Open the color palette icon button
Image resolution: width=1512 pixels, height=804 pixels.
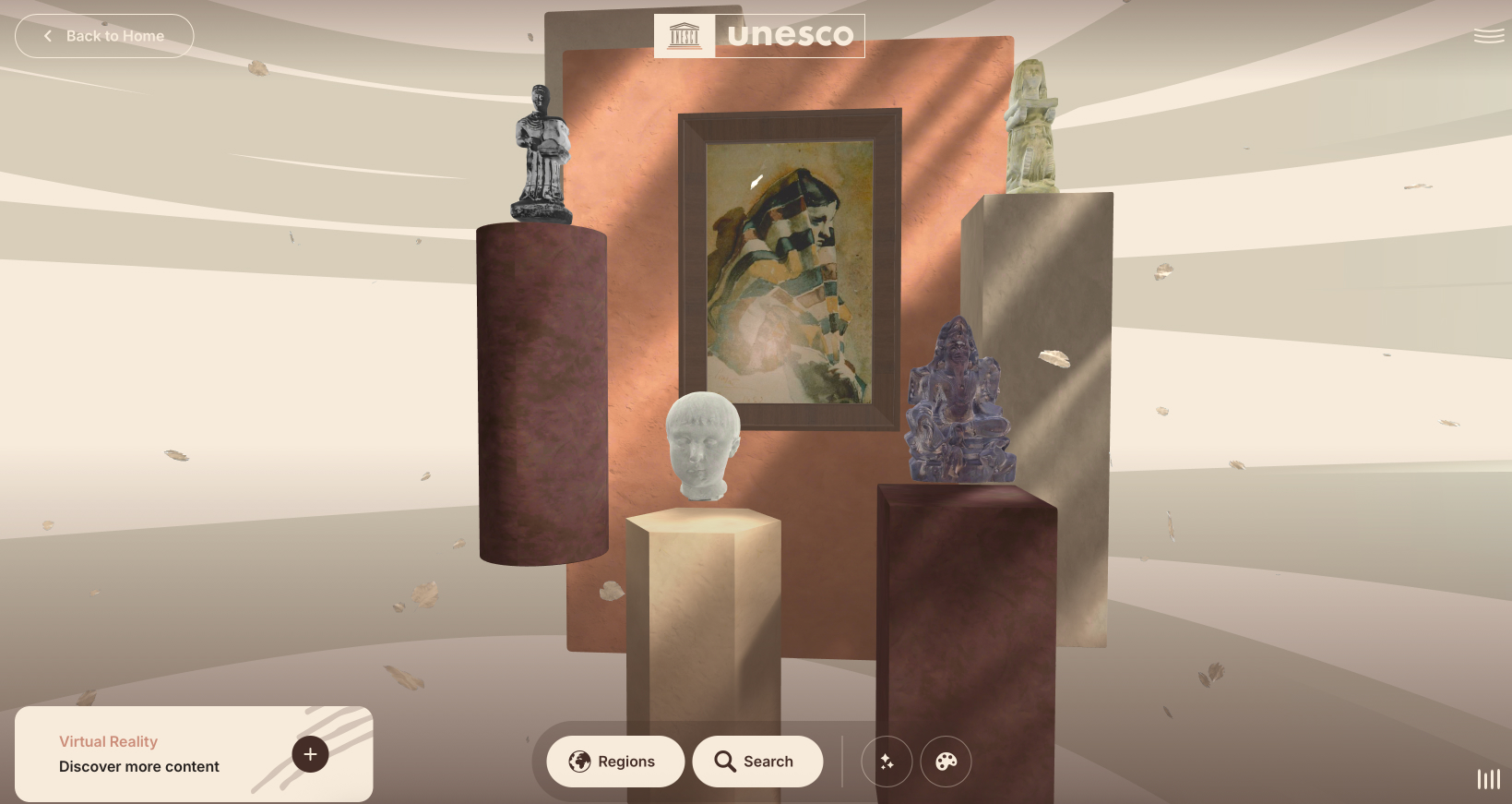[946, 762]
